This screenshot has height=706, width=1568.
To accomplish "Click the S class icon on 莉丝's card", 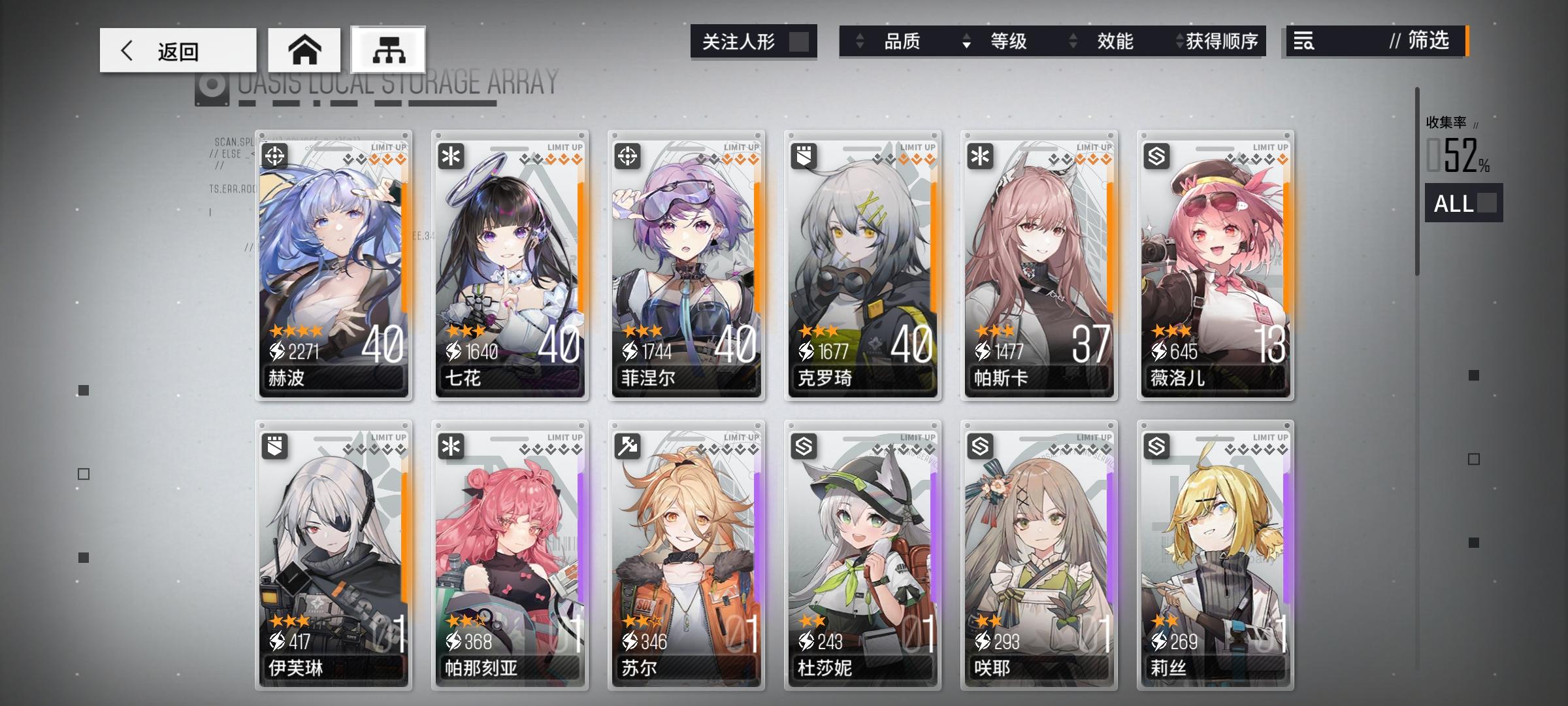I will 1156,445.
